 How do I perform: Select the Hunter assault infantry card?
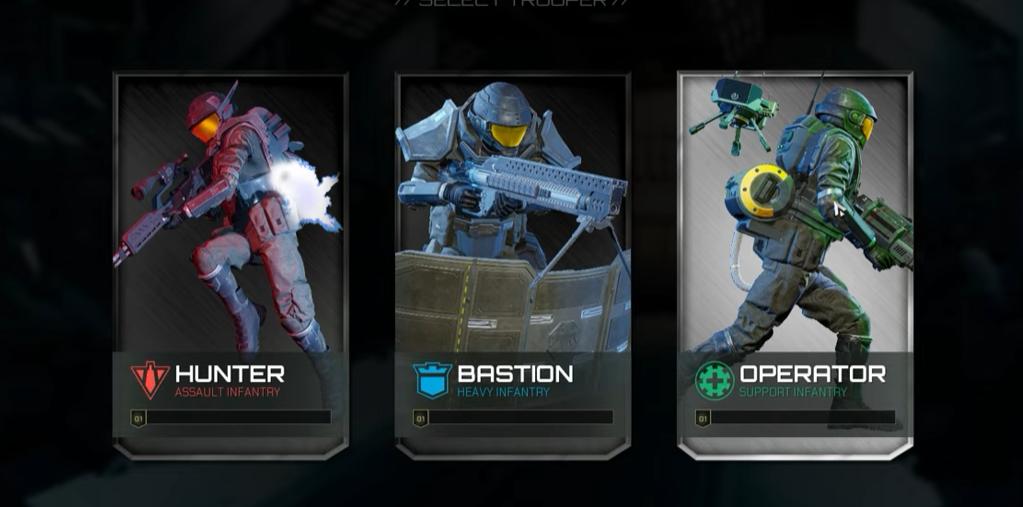pos(230,265)
